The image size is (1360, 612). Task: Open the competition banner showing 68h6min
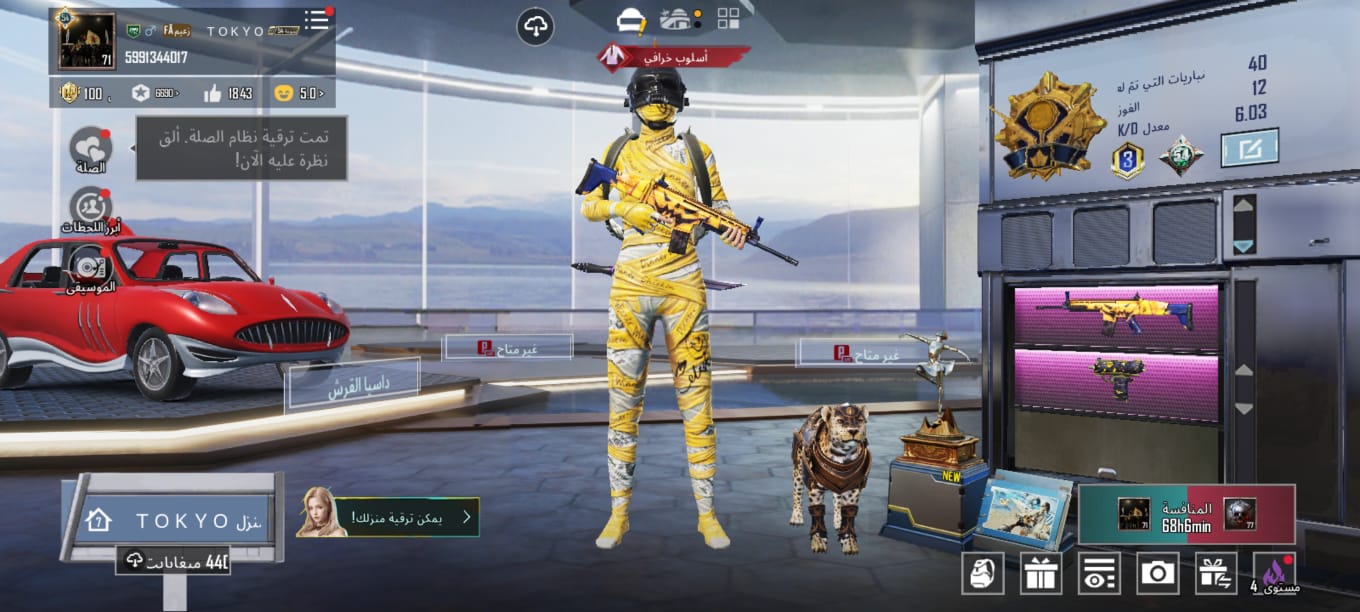point(1186,513)
